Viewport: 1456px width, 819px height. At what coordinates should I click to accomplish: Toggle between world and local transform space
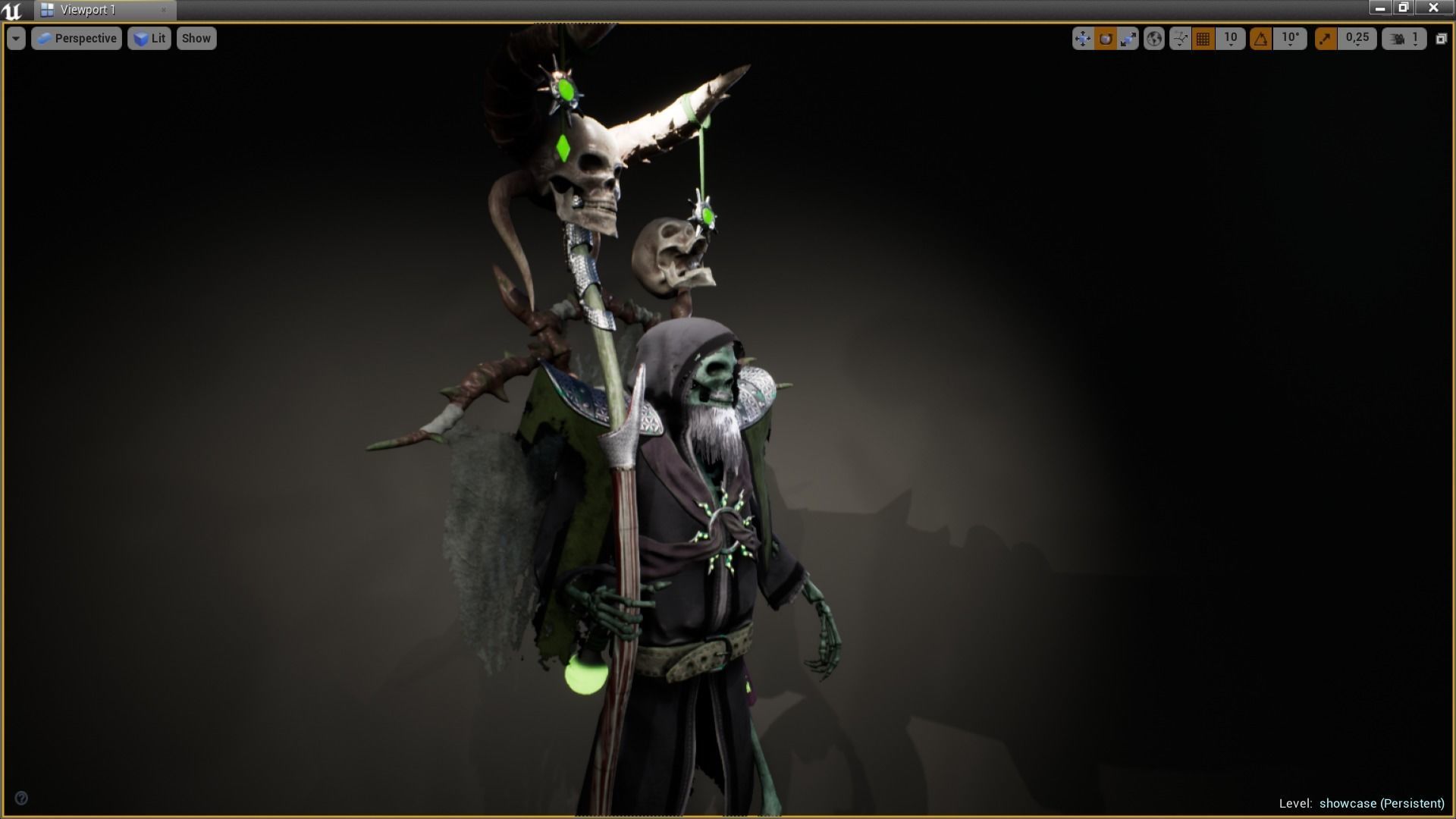click(x=1154, y=38)
